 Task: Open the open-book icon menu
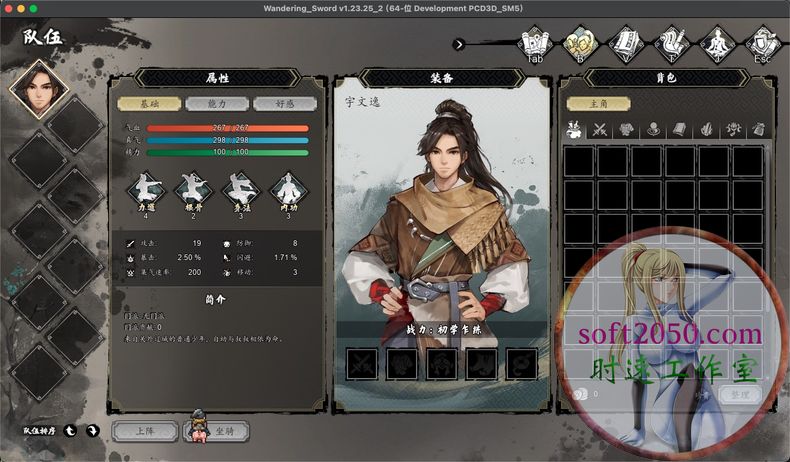click(624, 43)
